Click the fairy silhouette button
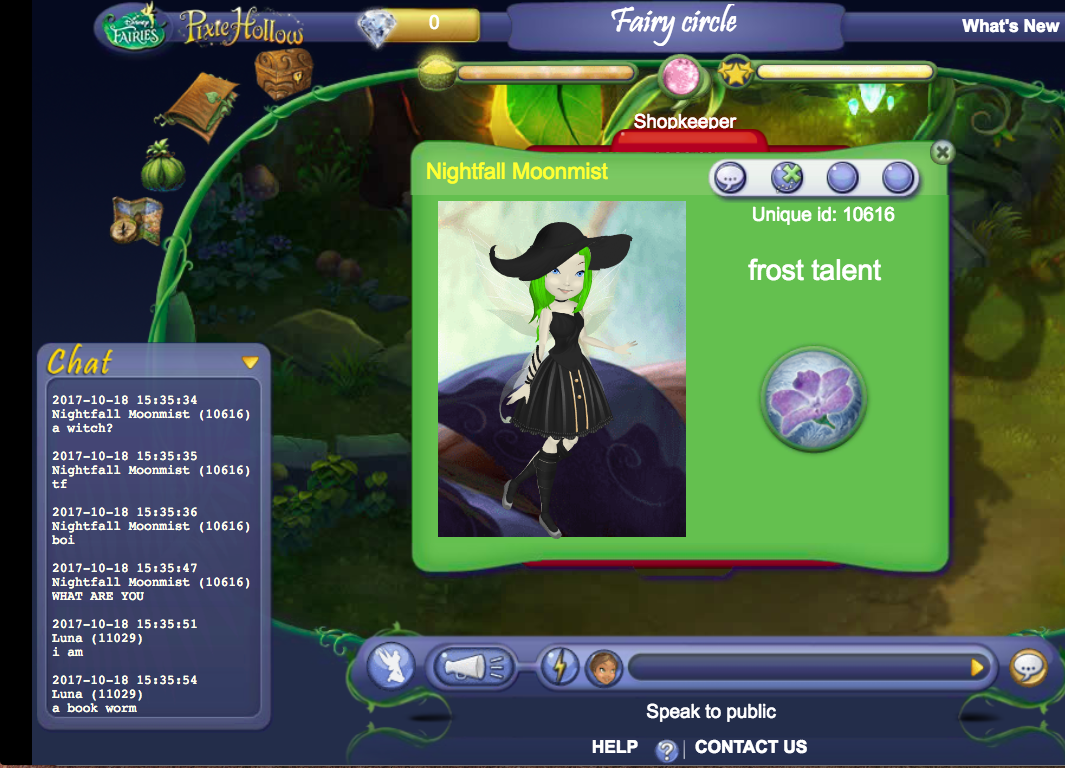Viewport: 1065px width, 768px height. click(390, 666)
